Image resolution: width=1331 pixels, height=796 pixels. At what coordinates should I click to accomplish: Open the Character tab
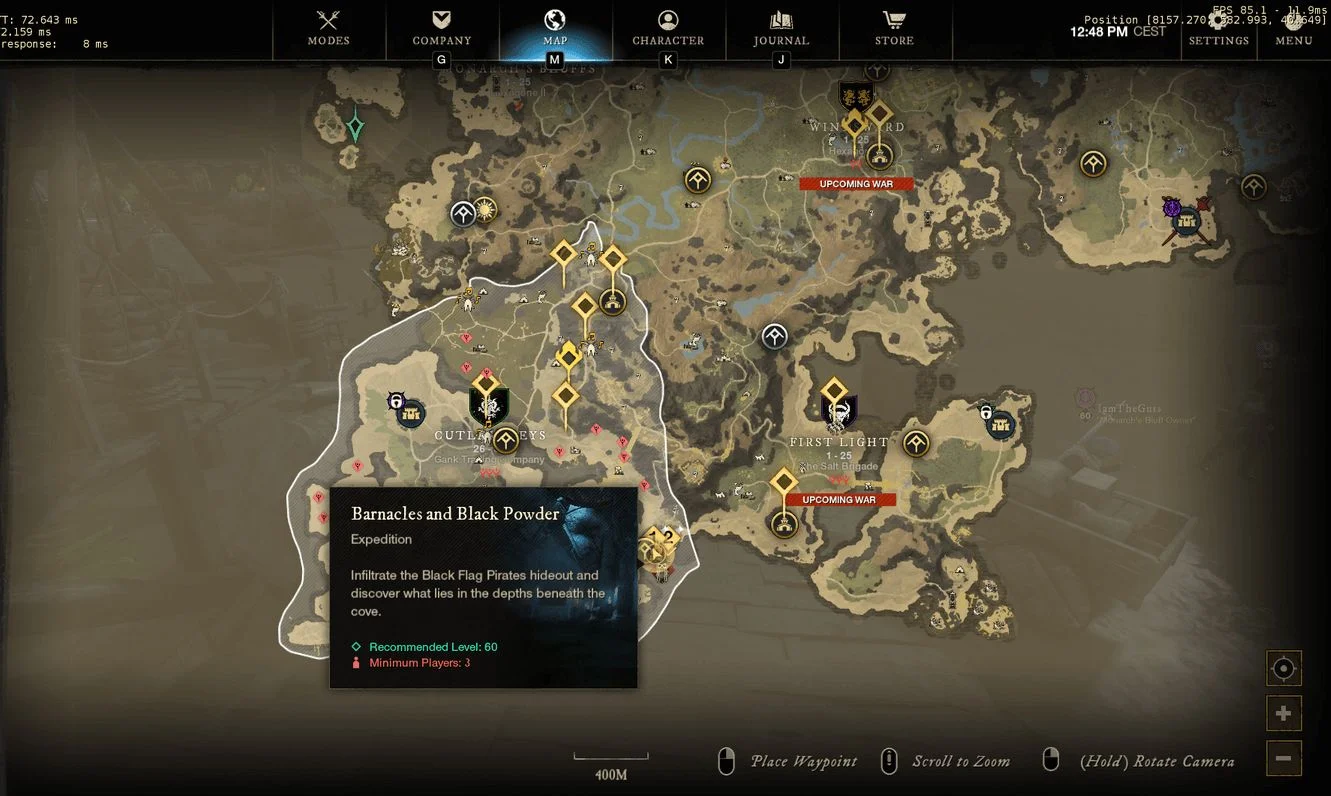pyautogui.click(x=668, y=28)
